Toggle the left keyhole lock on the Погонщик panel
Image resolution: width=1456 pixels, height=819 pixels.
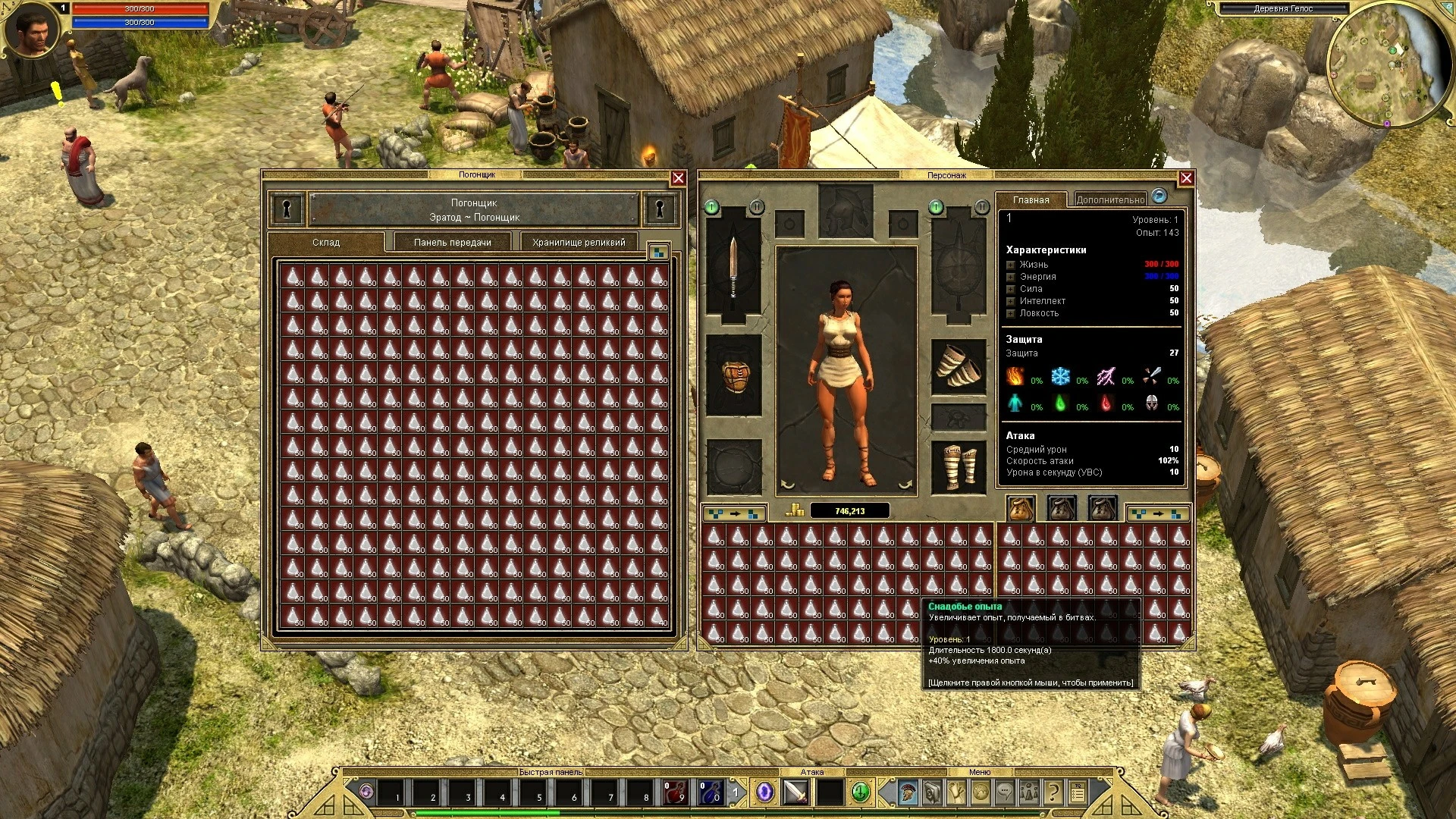point(287,209)
